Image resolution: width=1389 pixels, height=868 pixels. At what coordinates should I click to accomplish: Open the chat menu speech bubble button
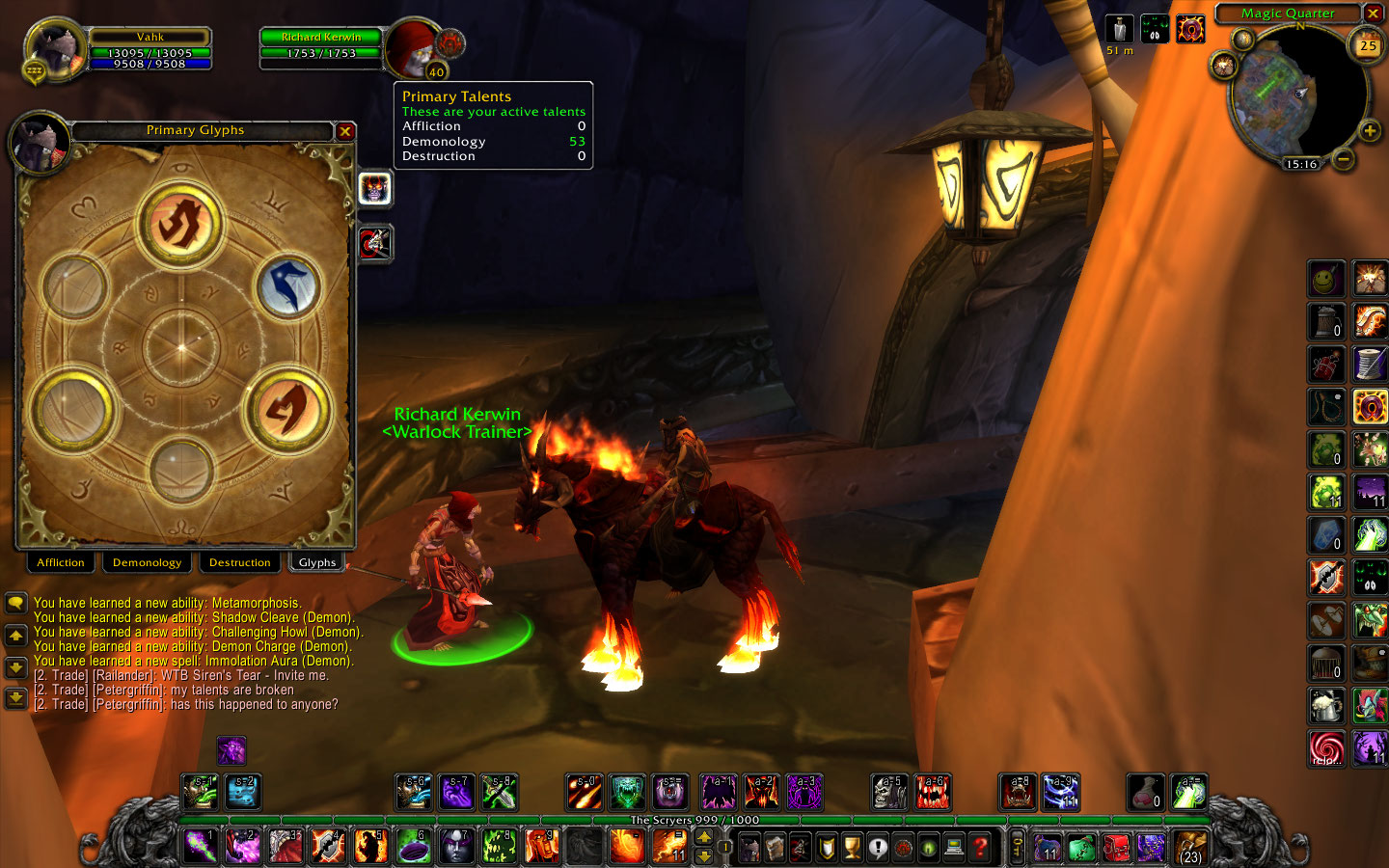point(15,604)
